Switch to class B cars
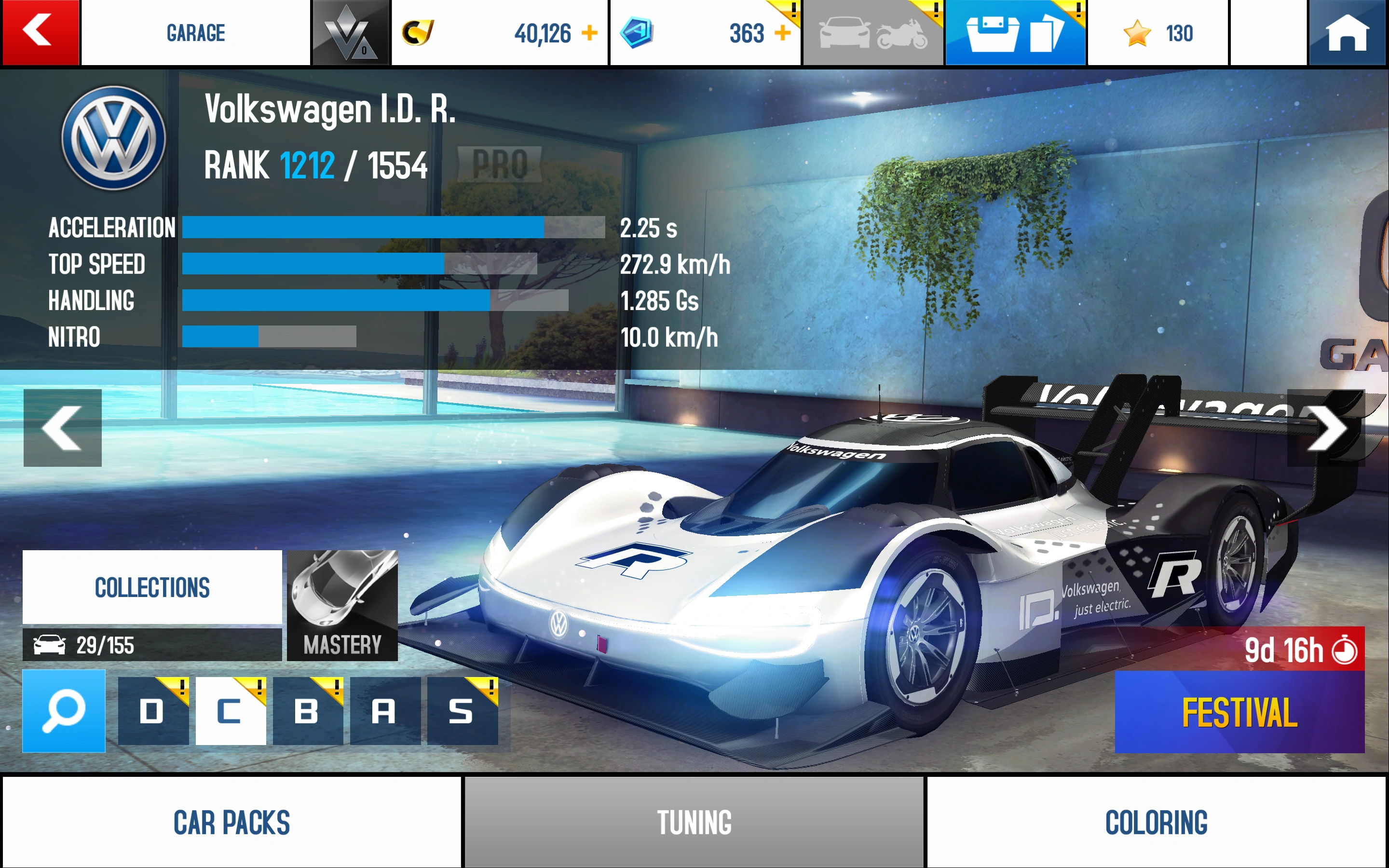Image resolution: width=1389 pixels, height=868 pixels. (308, 711)
